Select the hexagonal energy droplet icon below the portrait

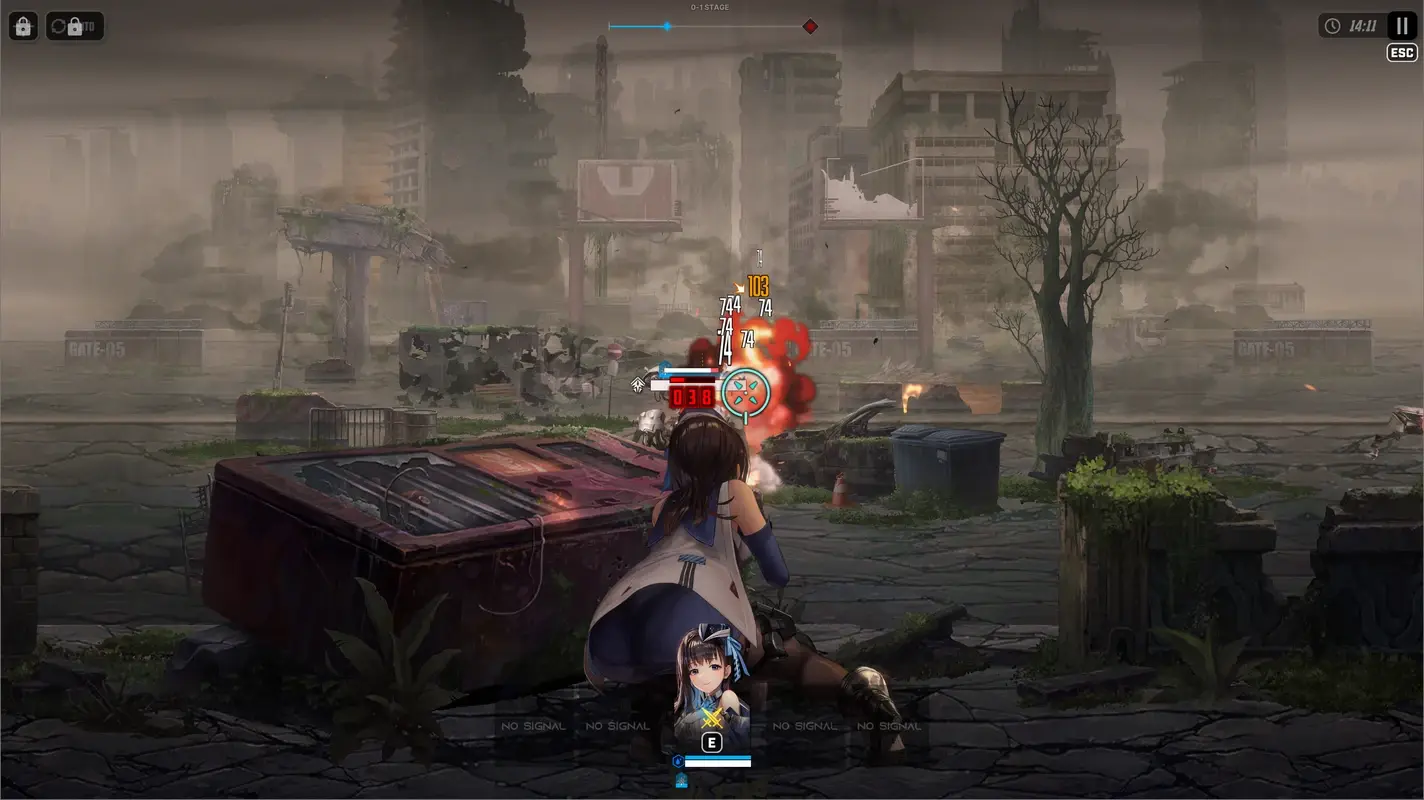click(678, 760)
